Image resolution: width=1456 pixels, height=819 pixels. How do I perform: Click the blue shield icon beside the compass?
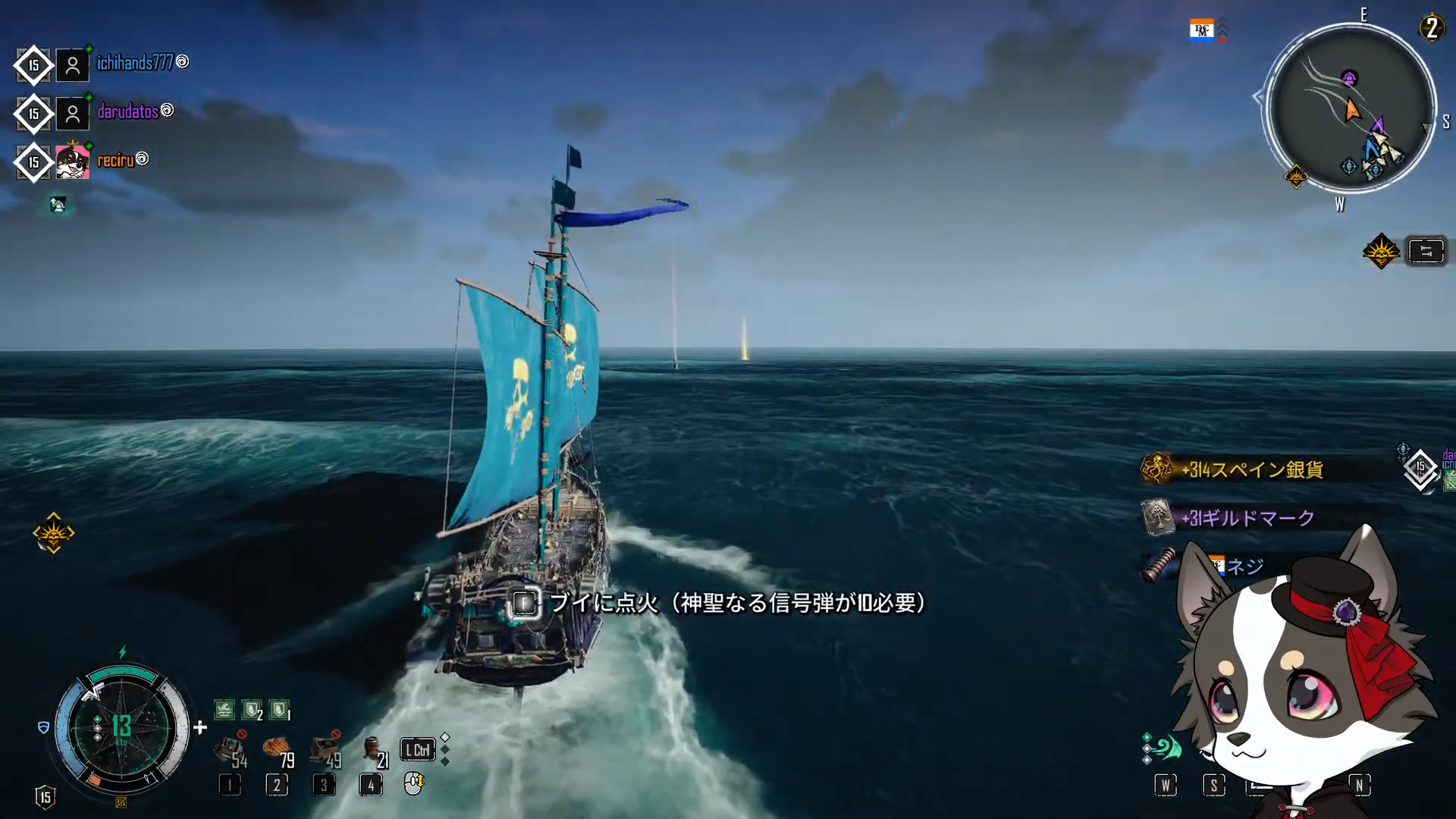click(43, 728)
